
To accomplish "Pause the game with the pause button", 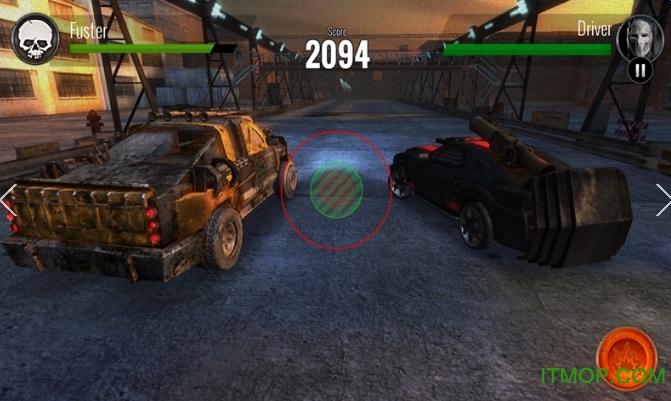I will (640, 70).
